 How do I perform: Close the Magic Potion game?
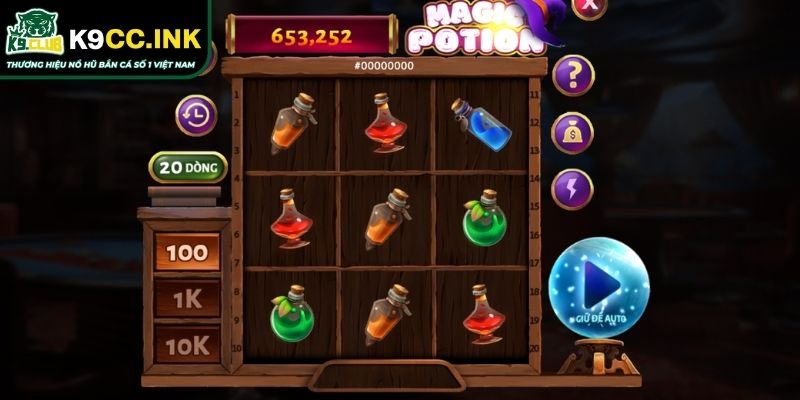click(x=591, y=5)
